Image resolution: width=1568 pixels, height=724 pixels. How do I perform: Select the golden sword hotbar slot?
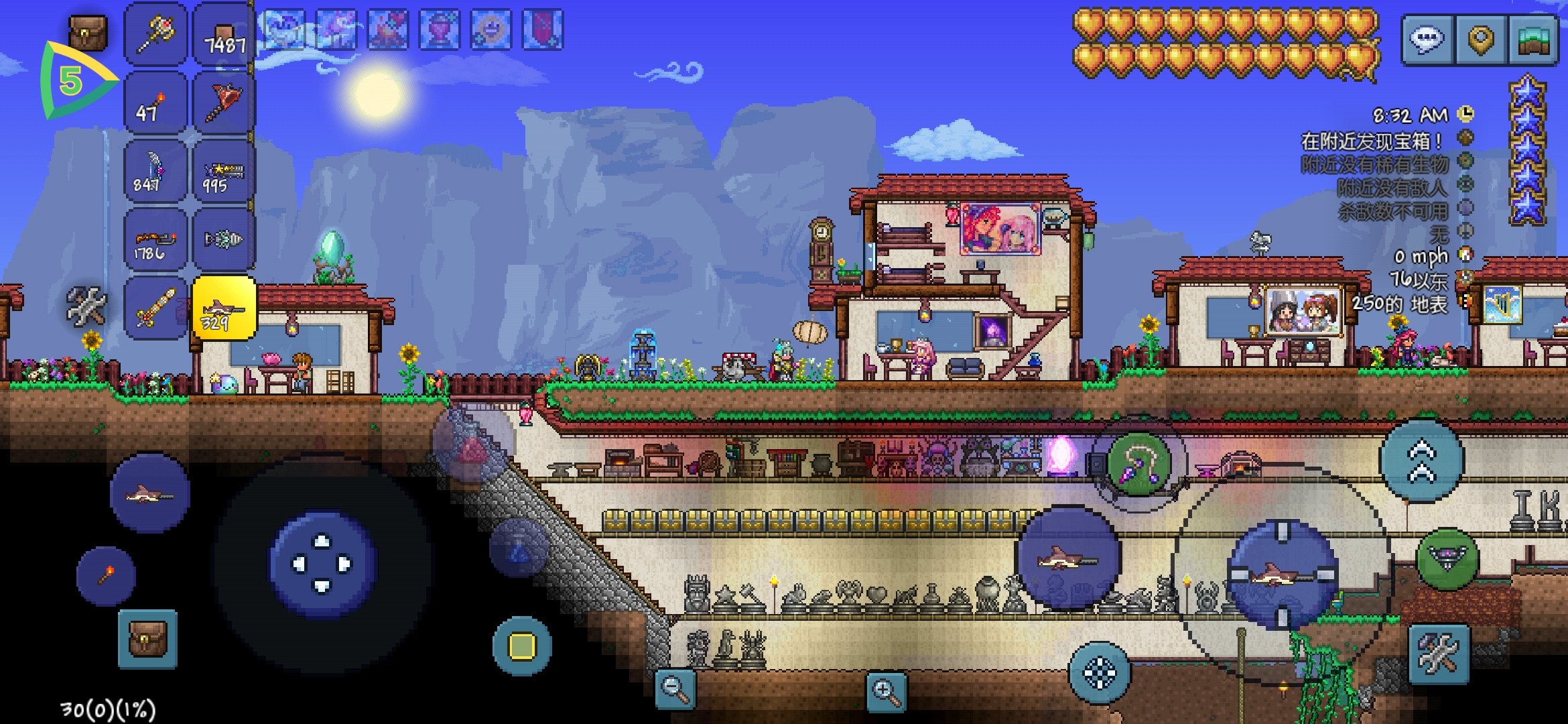click(155, 308)
